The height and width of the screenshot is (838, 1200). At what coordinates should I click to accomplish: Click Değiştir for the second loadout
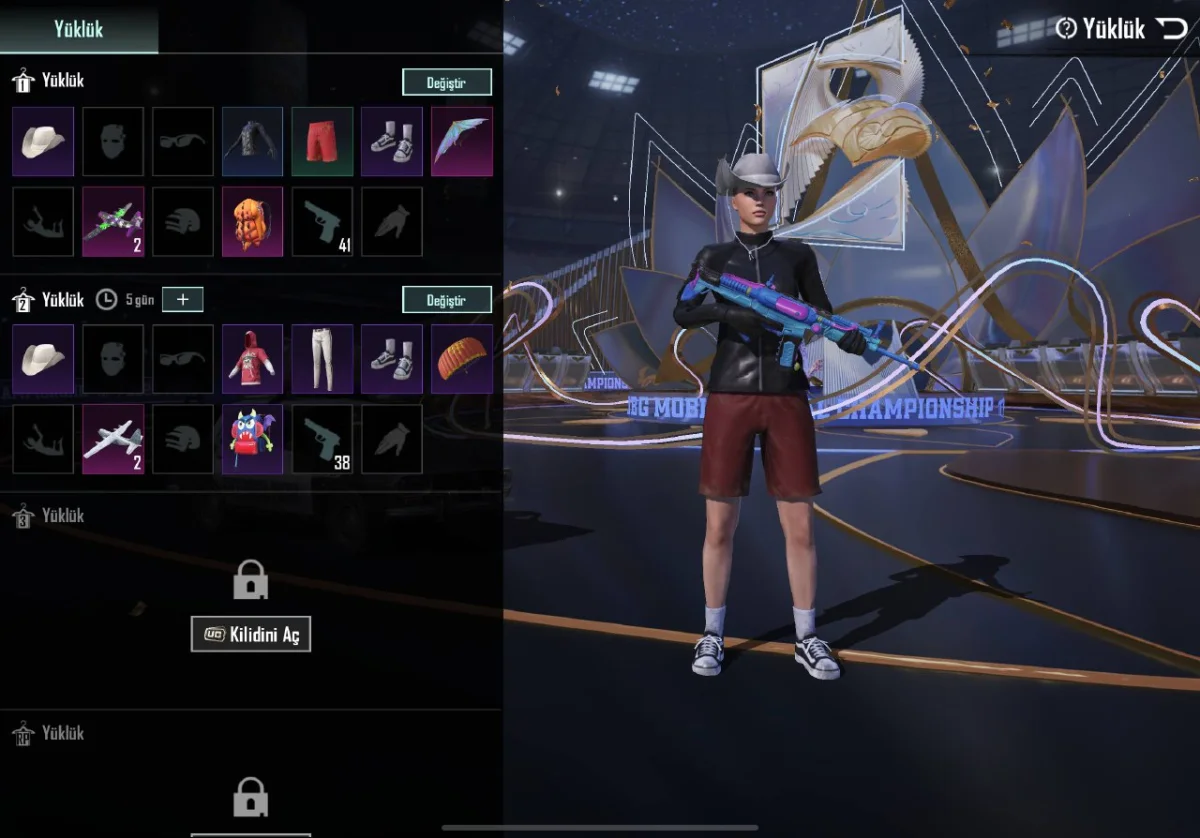447,299
